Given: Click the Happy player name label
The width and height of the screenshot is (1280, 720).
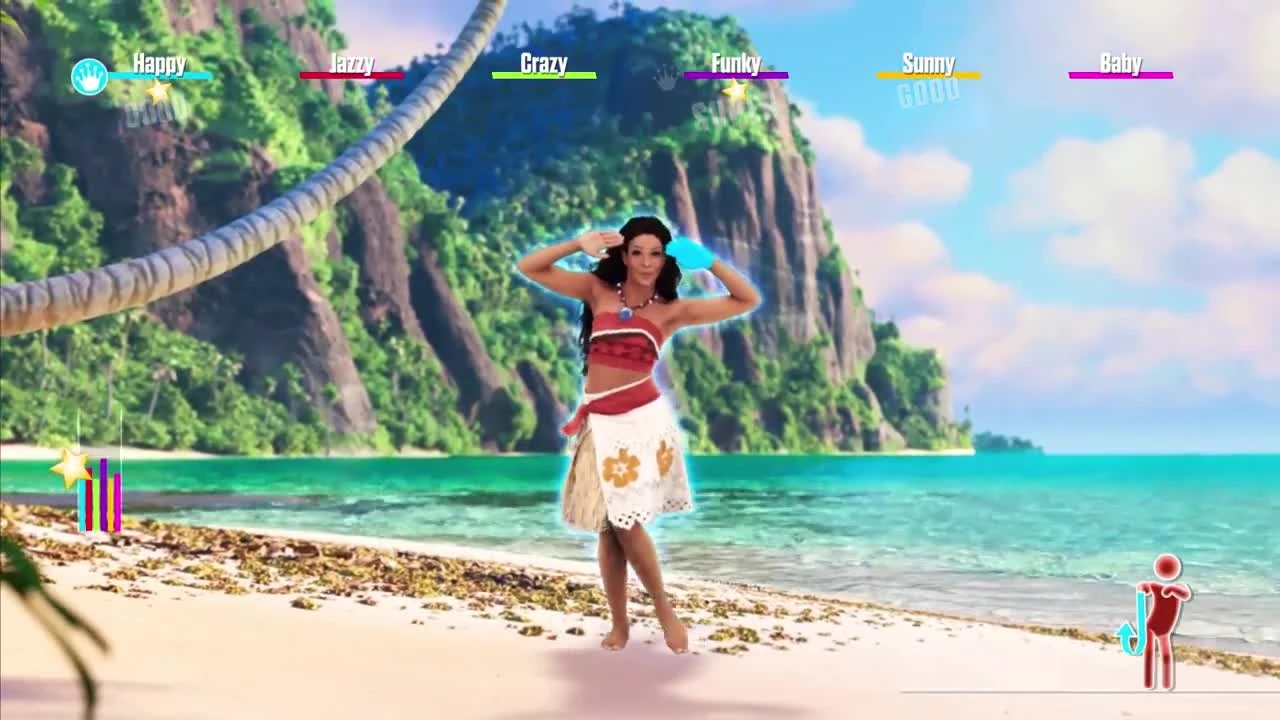Looking at the screenshot, I should [160, 63].
